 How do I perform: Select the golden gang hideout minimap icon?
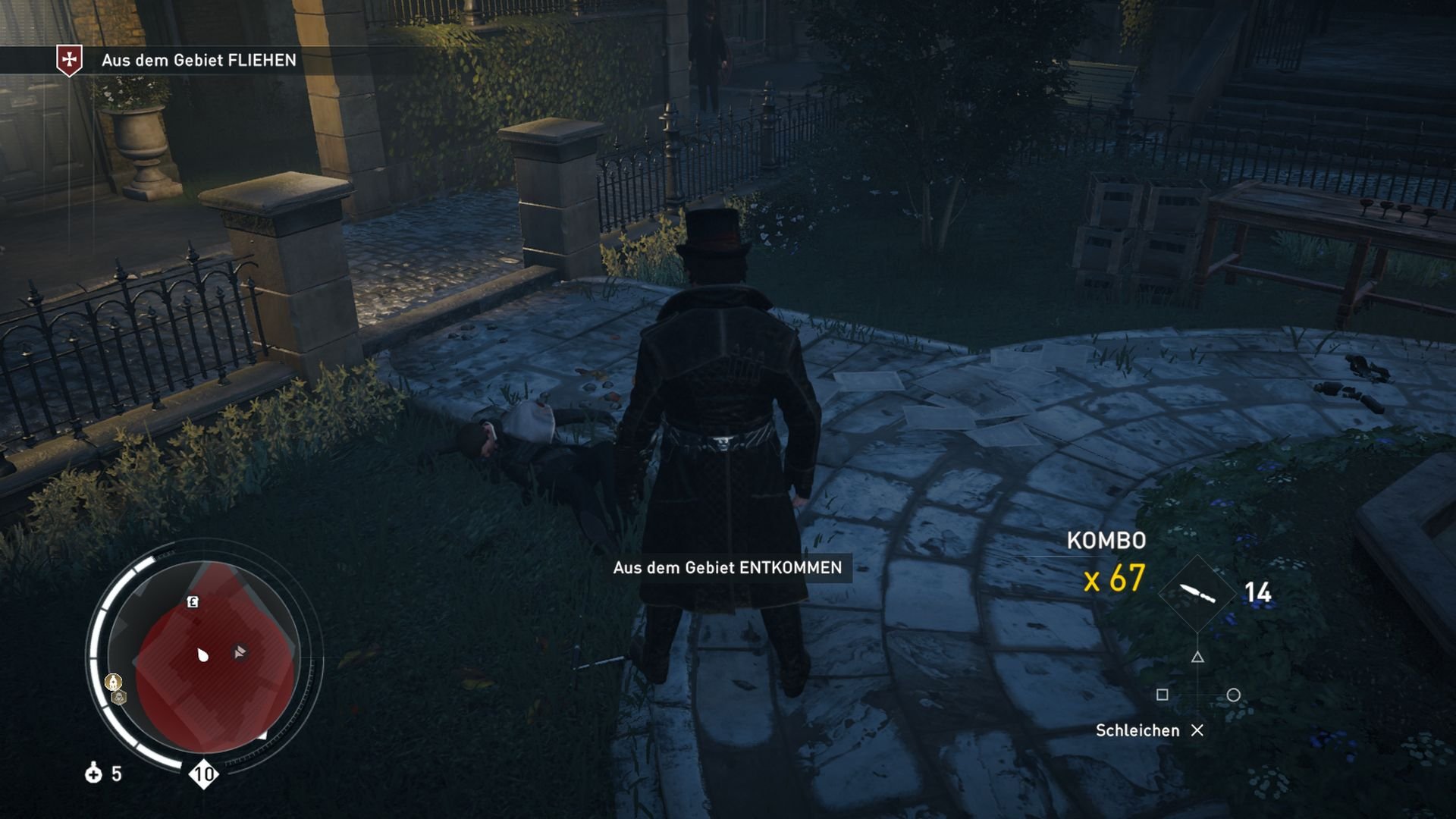[113, 682]
